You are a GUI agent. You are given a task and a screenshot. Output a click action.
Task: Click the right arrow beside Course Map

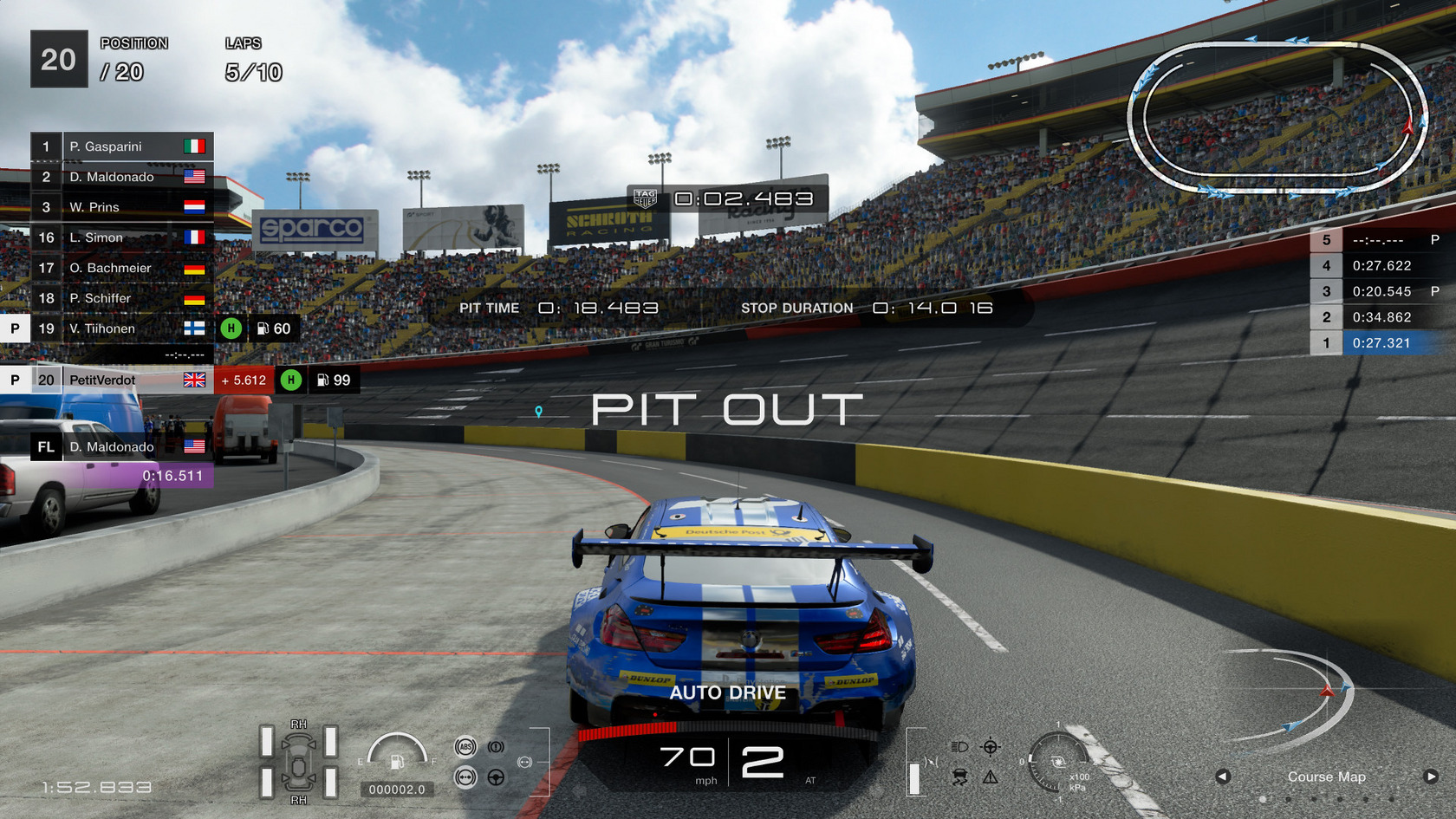tap(1431, 777)
